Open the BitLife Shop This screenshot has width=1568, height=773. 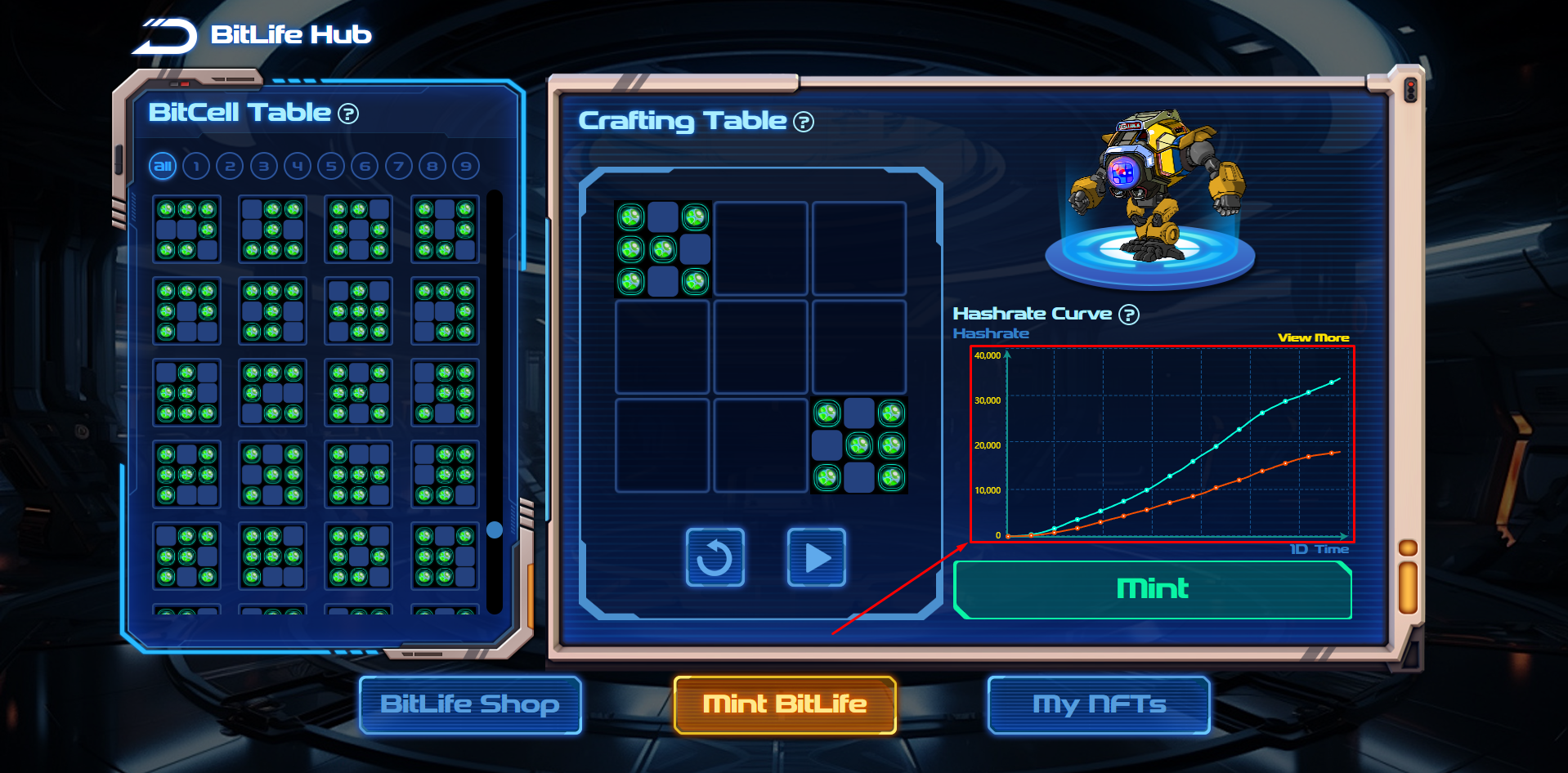click(470, 704)
